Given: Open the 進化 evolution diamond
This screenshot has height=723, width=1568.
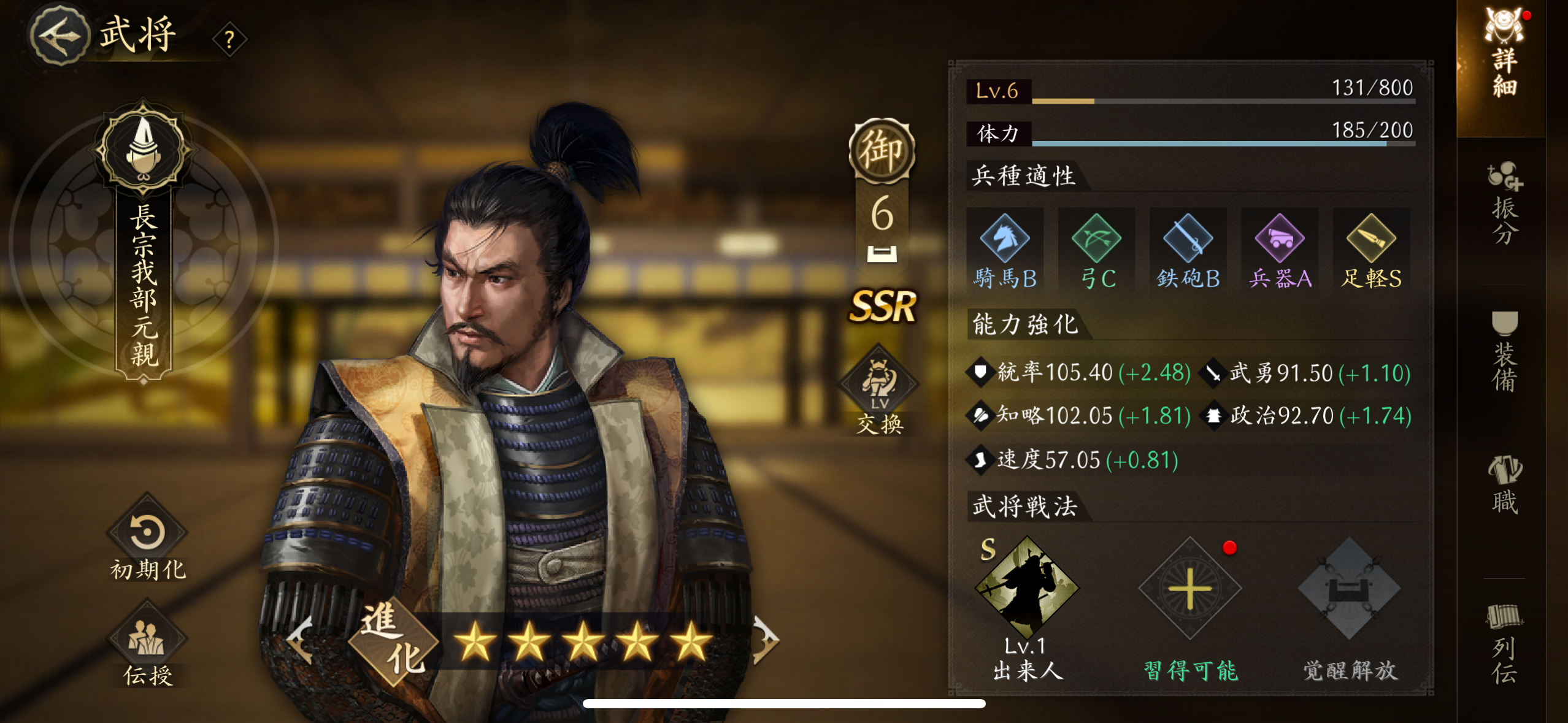Looking at the screenshot, I should tap(393, 641).
